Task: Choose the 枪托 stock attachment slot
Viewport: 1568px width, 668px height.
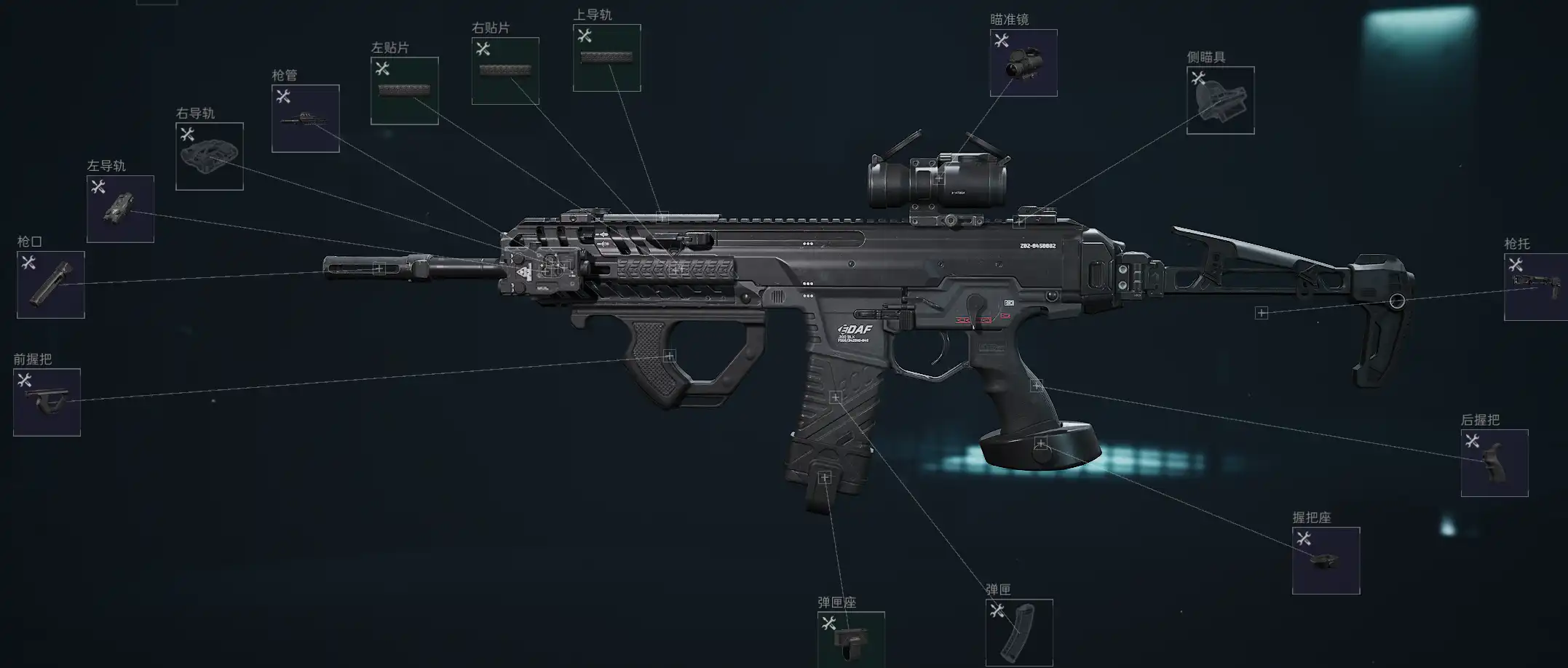Action: click(x=1536, y=287)
